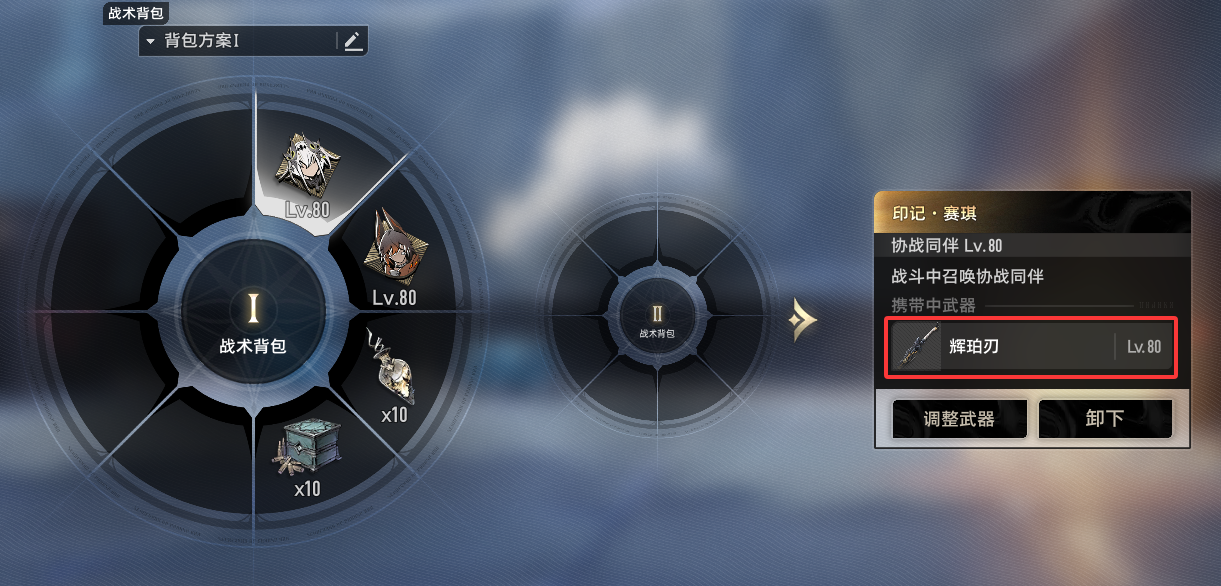Click the pencil edit icon for loadout name
This screenshot has height=586, width=1221.
[352, 41]
